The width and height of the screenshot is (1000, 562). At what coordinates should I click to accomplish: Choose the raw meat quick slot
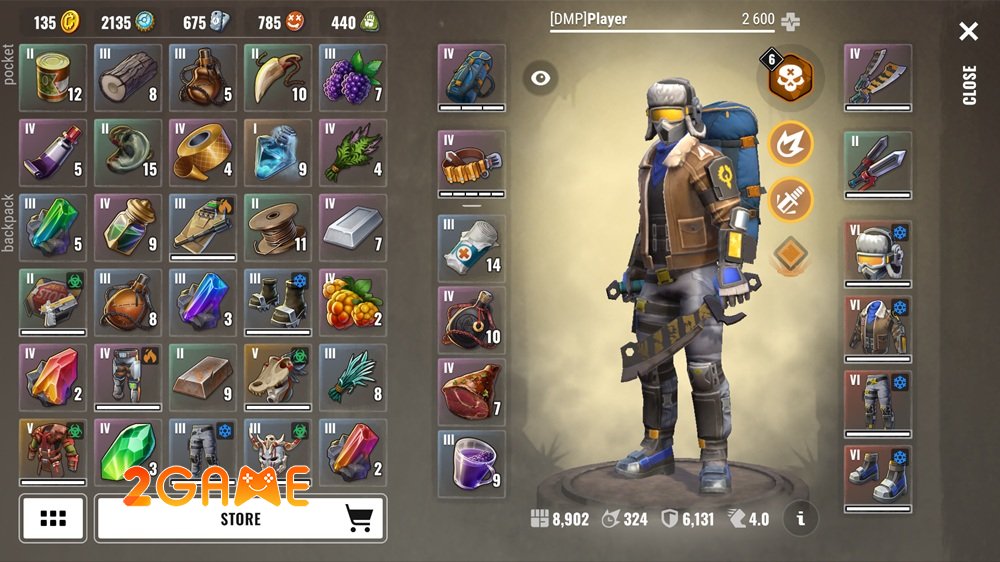[x=471, y=392]
